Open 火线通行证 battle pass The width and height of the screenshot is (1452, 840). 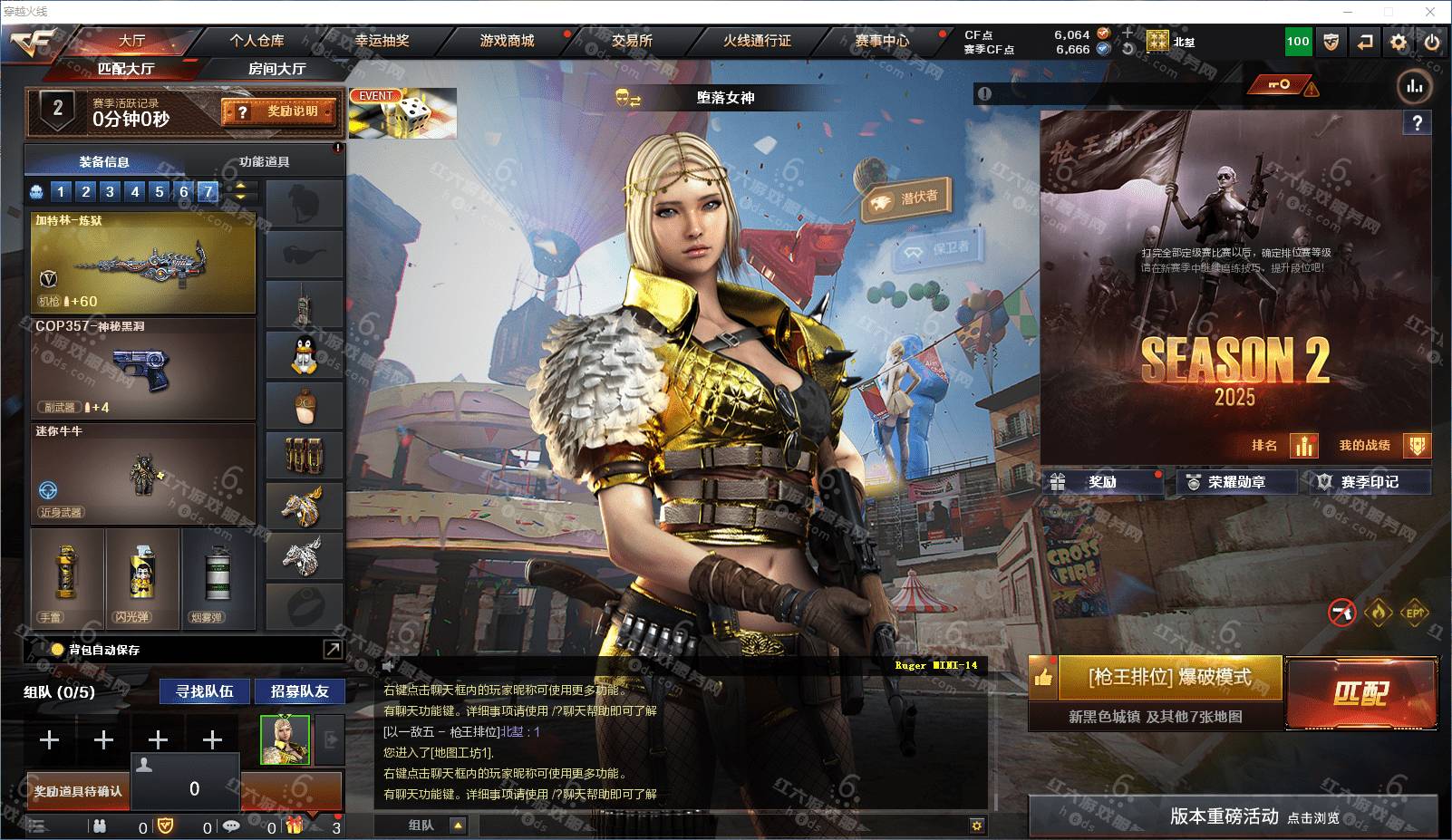pos(757,41)
